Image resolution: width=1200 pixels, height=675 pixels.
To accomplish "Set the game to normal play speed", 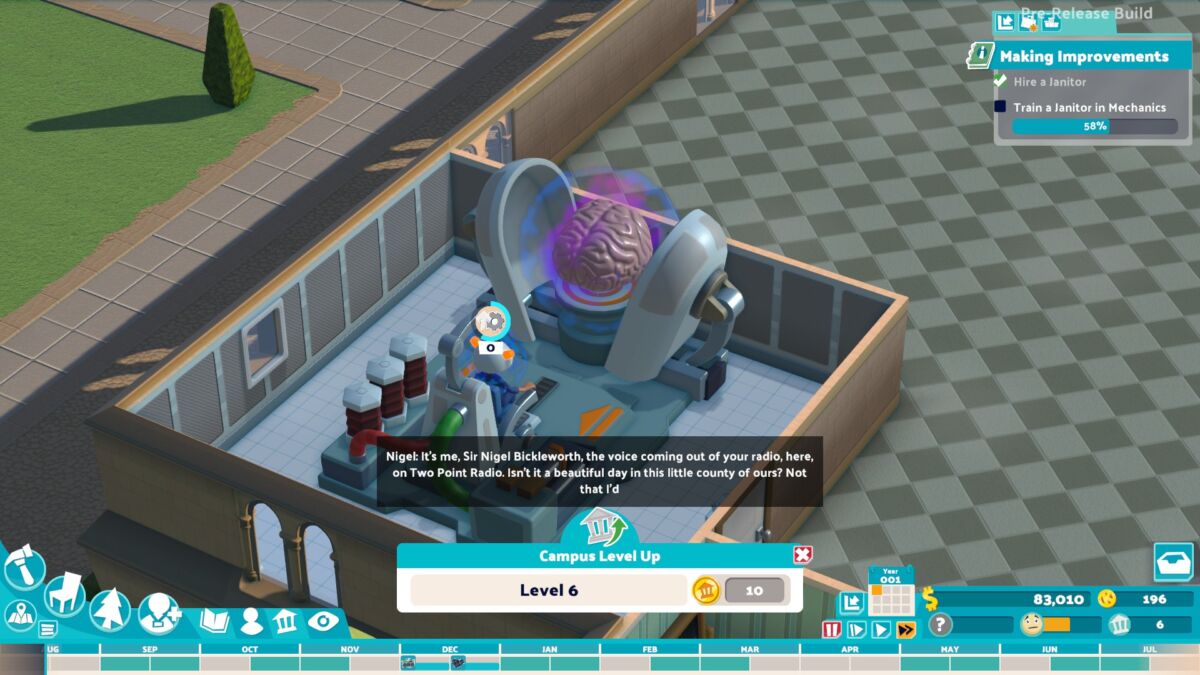I will click(881, 629).
